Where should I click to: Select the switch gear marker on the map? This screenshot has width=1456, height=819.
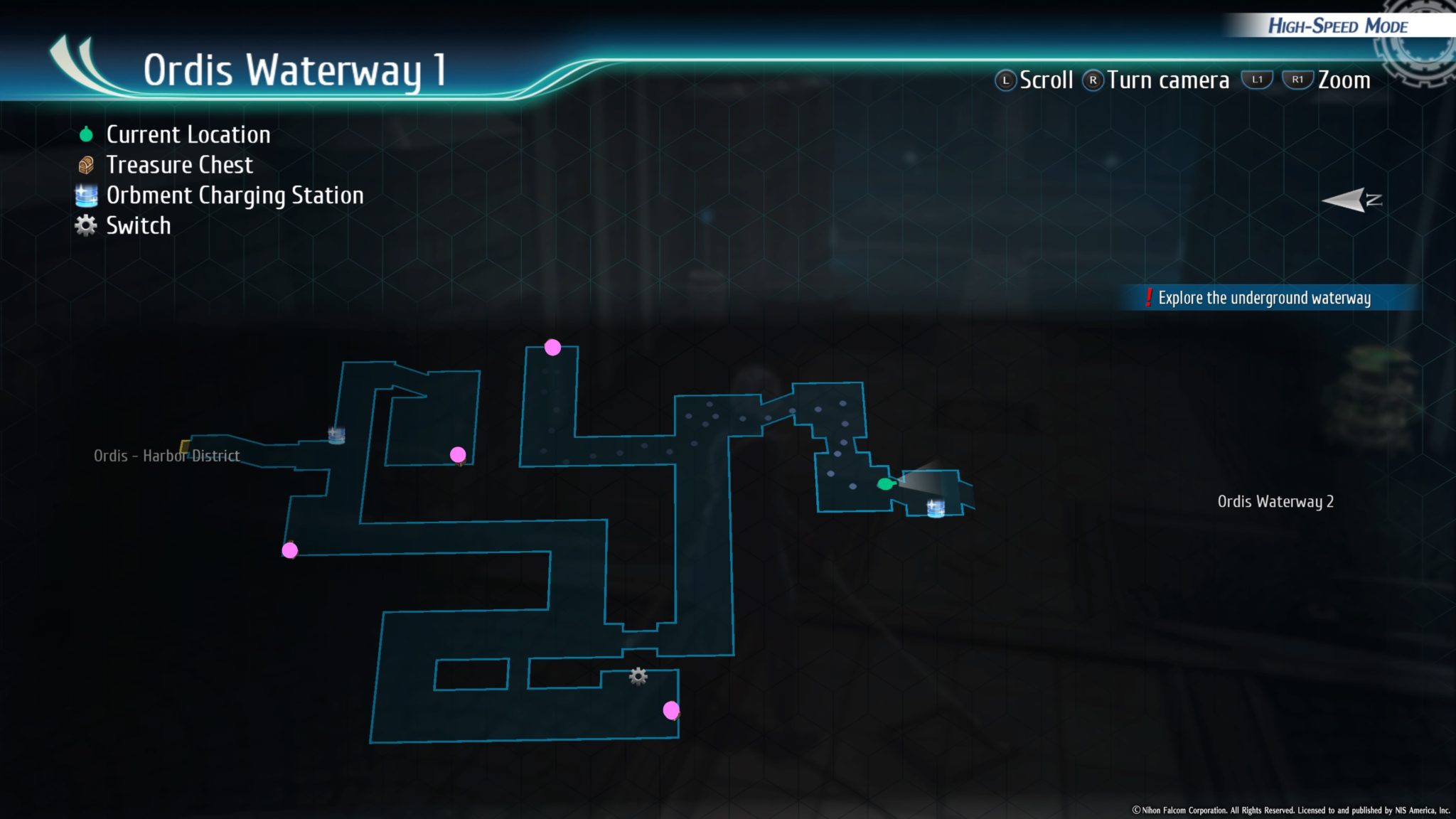pyautogui.click(x=639, y=677)
